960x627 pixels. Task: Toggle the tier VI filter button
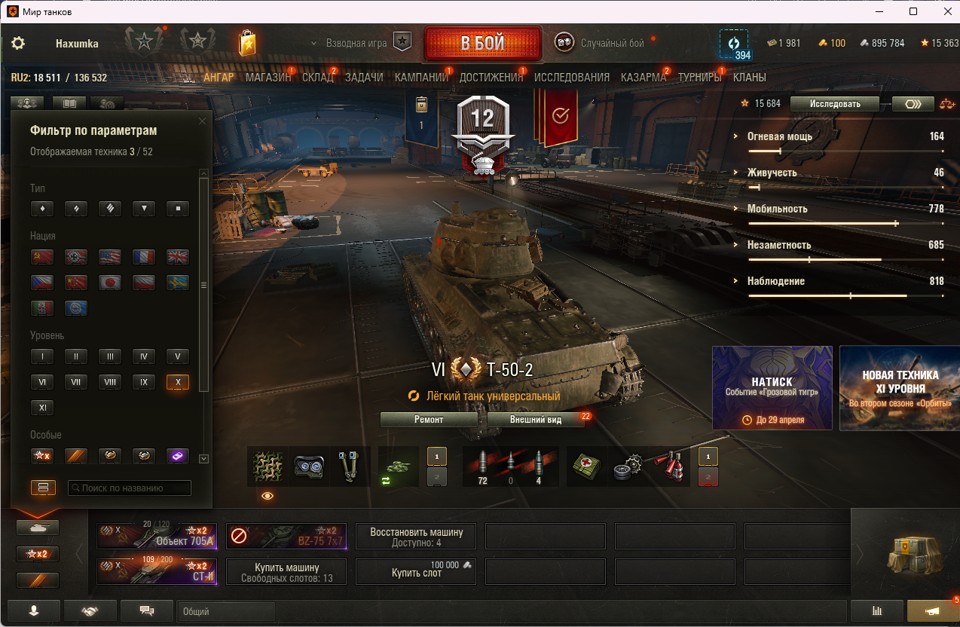point(41,382)
